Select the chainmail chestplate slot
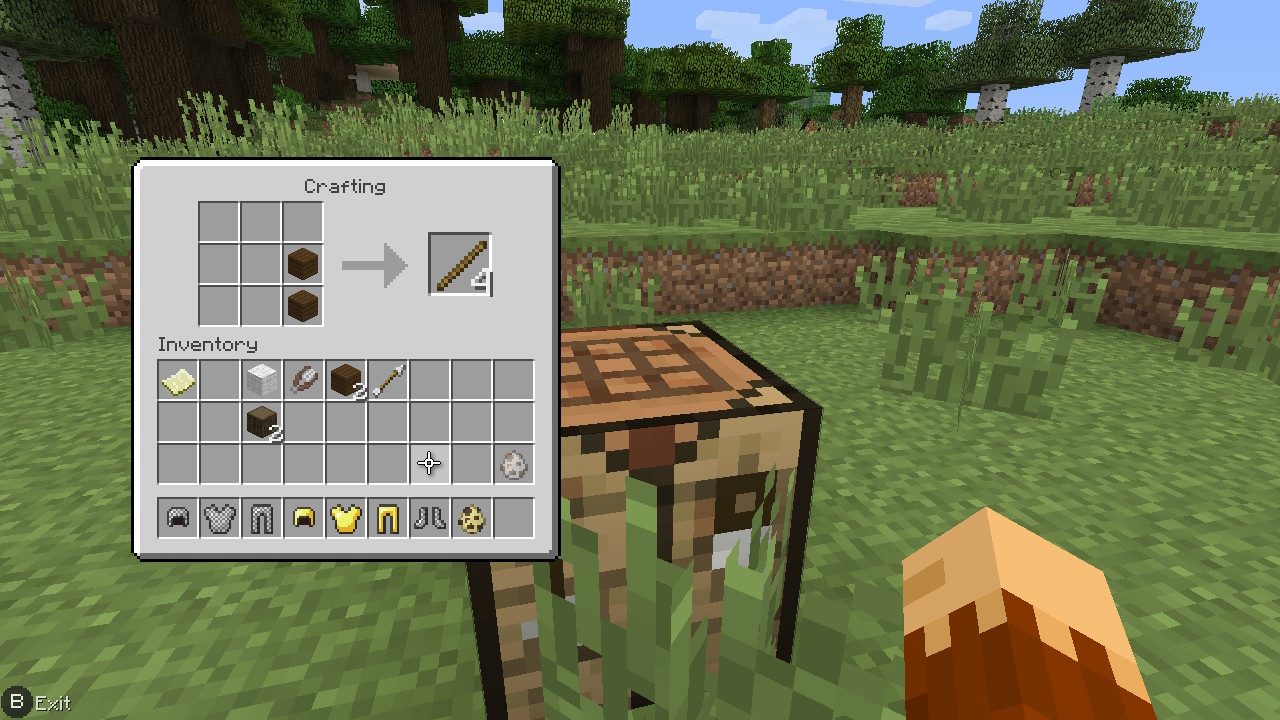The image size is (1280, 720). 220,518
